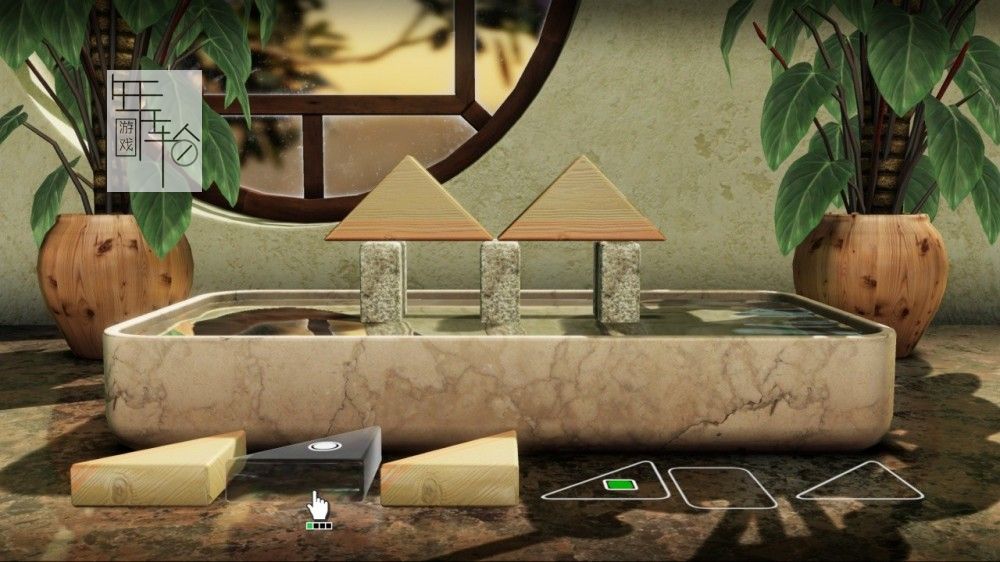This screenshot has height=562, width=1000.
Task: Choose the right wooden wedge piece
Action: point(453,470)
